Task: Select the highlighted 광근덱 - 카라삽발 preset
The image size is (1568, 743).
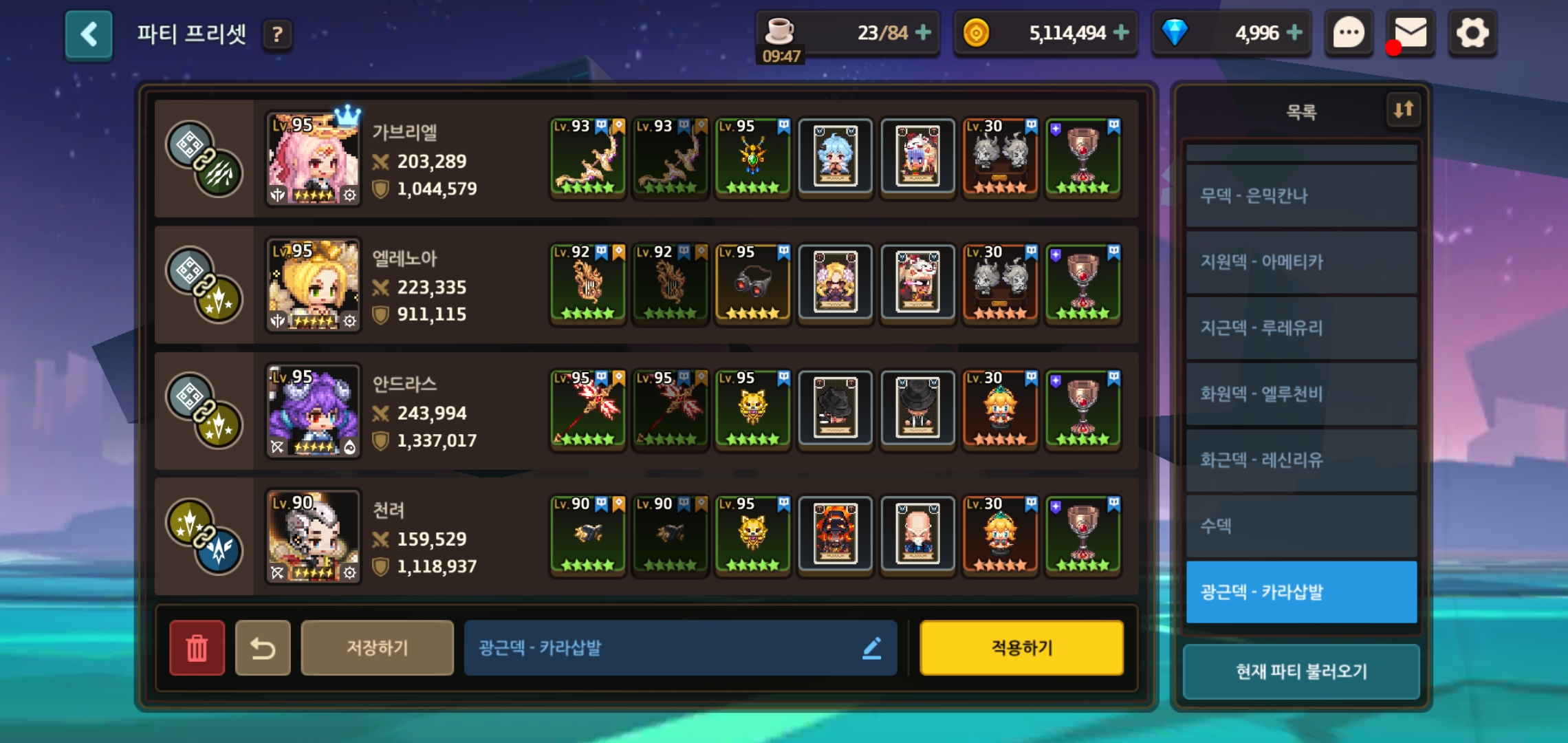Action: 1301,592
